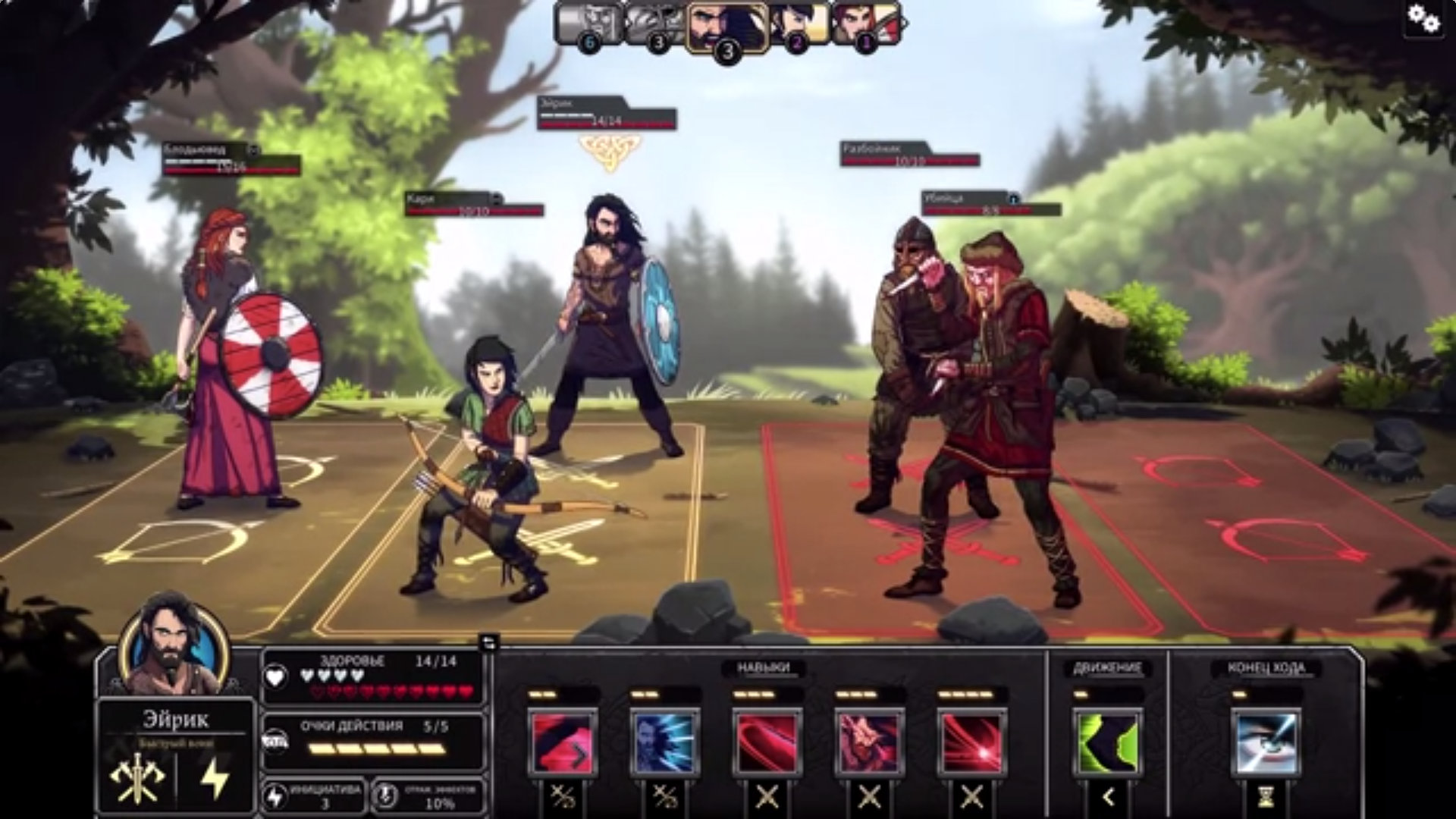Click the effect reflection 10% stat box
This screenshot has height=819, width=1456.
tap(429, 796)
